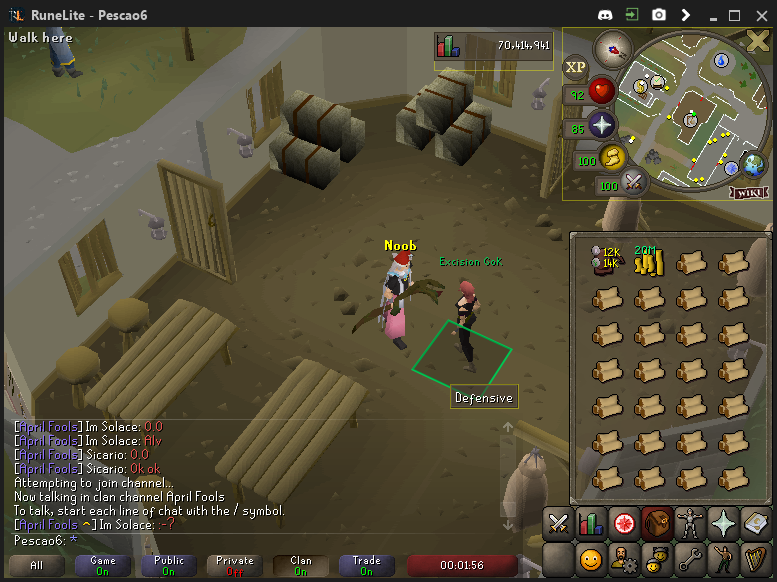Show All chat messages tab
777x582 pixels.
[x=37, y=566]
